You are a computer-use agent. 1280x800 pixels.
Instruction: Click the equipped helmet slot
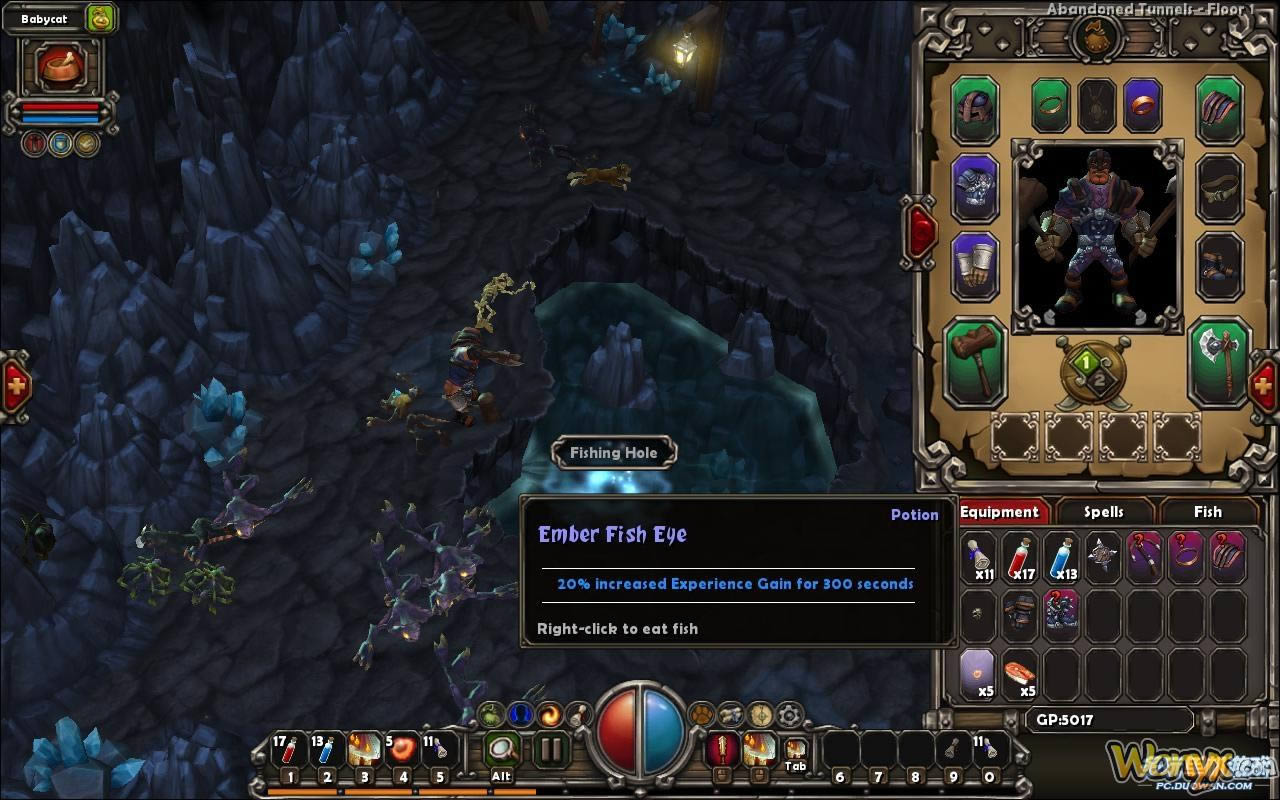click(975, 109)
